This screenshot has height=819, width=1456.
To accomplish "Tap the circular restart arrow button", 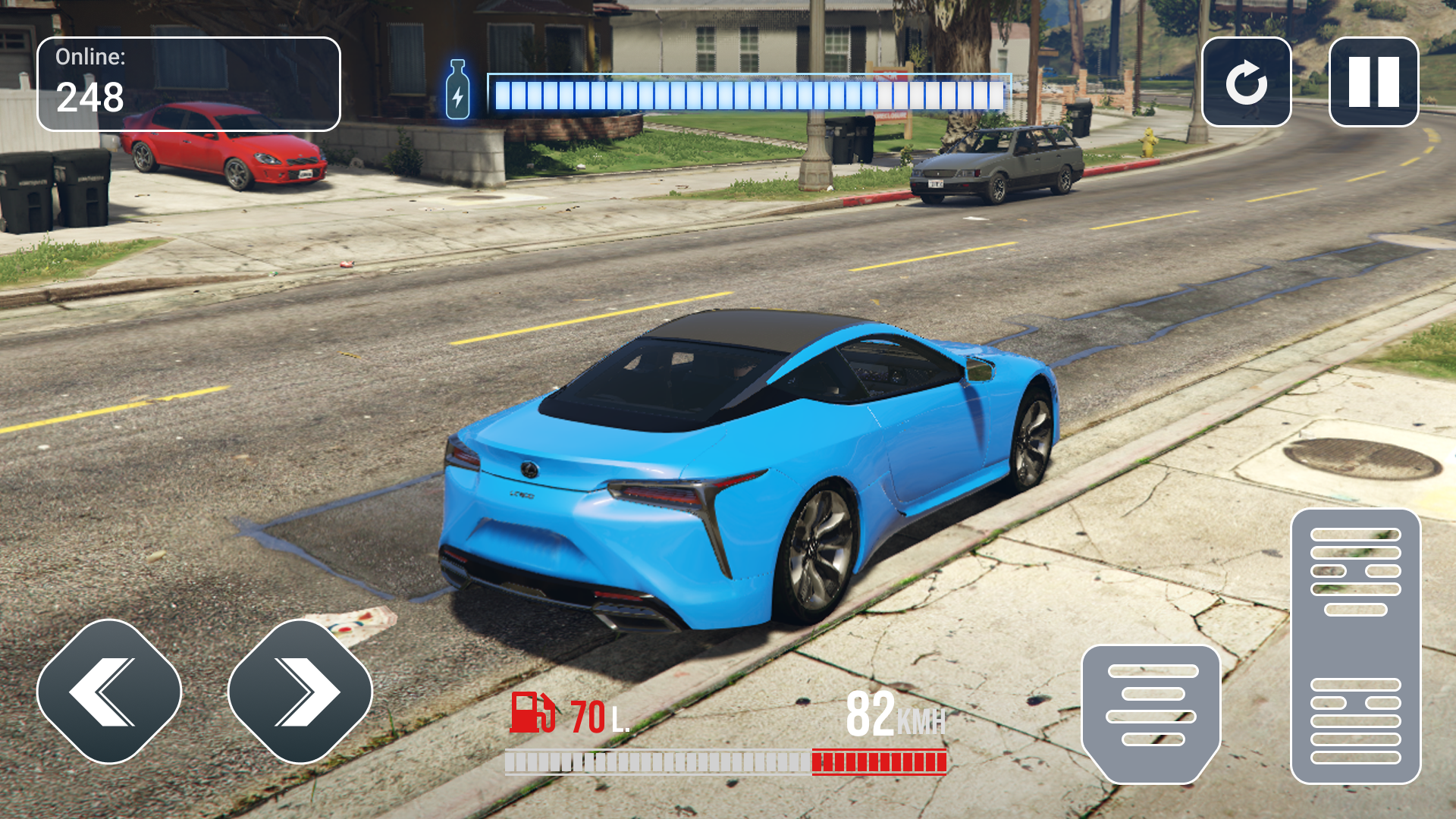I will tap(1246, 82).
